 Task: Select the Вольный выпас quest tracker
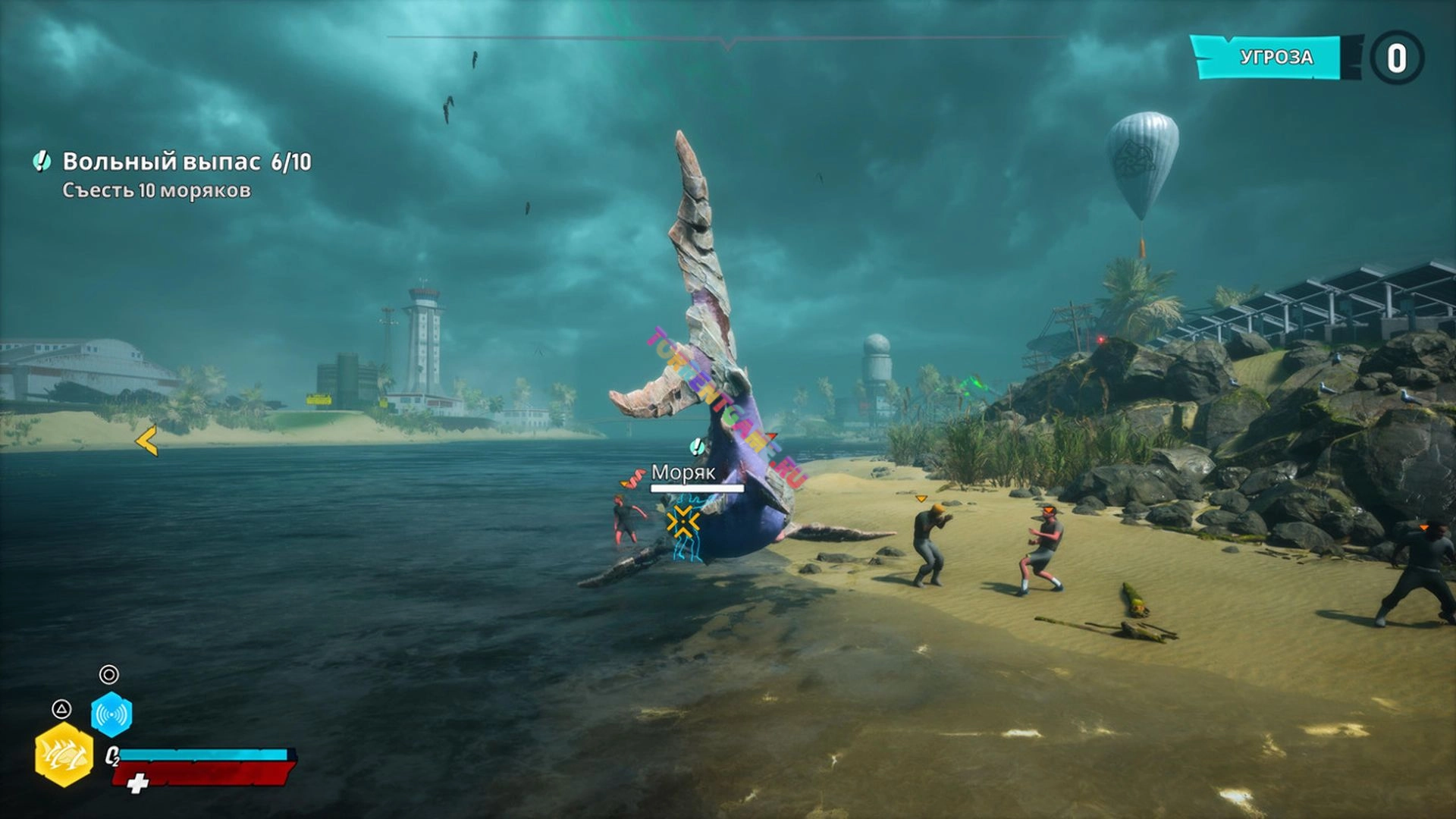point(186,162)
